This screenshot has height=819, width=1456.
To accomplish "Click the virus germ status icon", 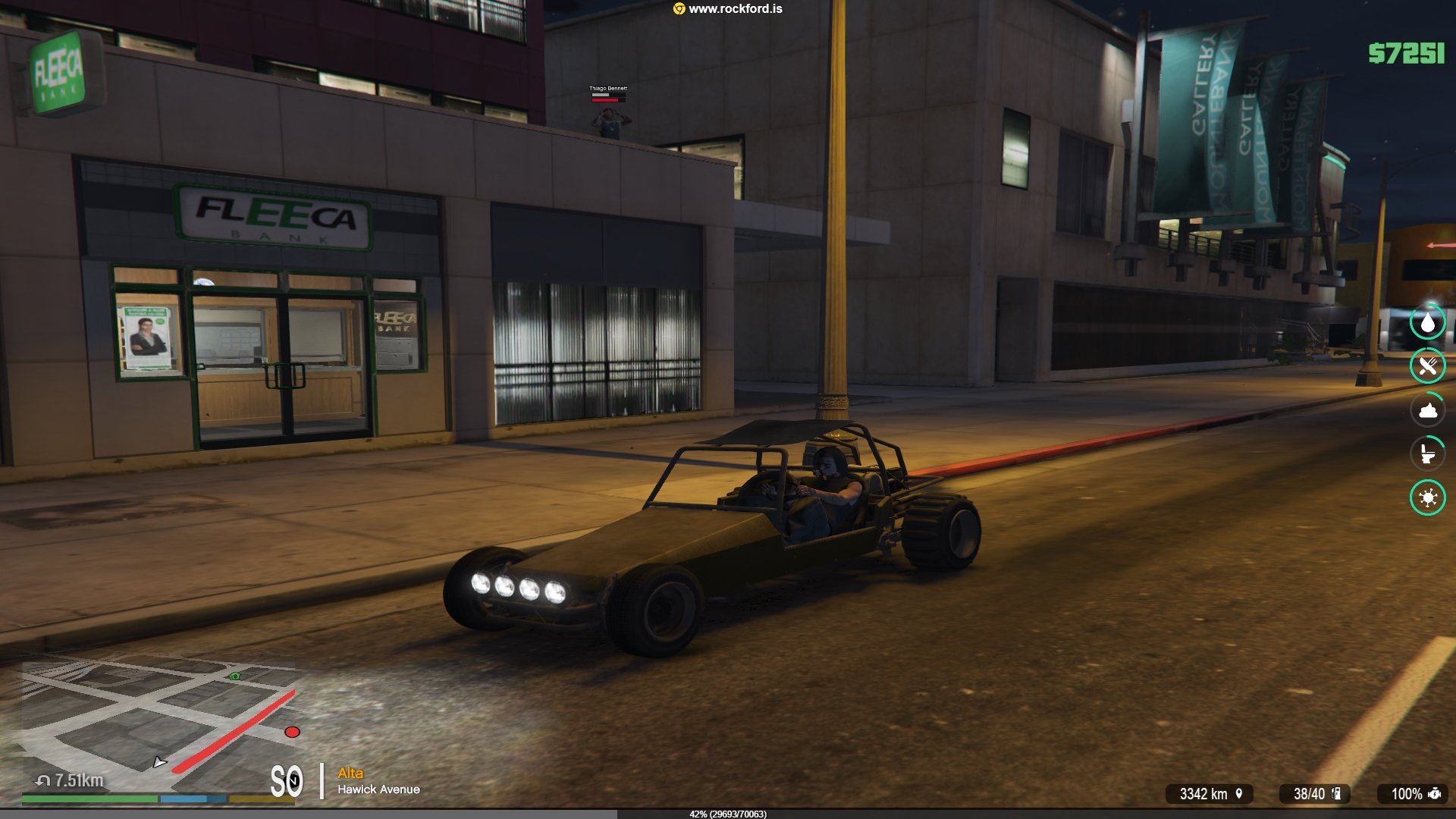I will tap(1427, 498).
